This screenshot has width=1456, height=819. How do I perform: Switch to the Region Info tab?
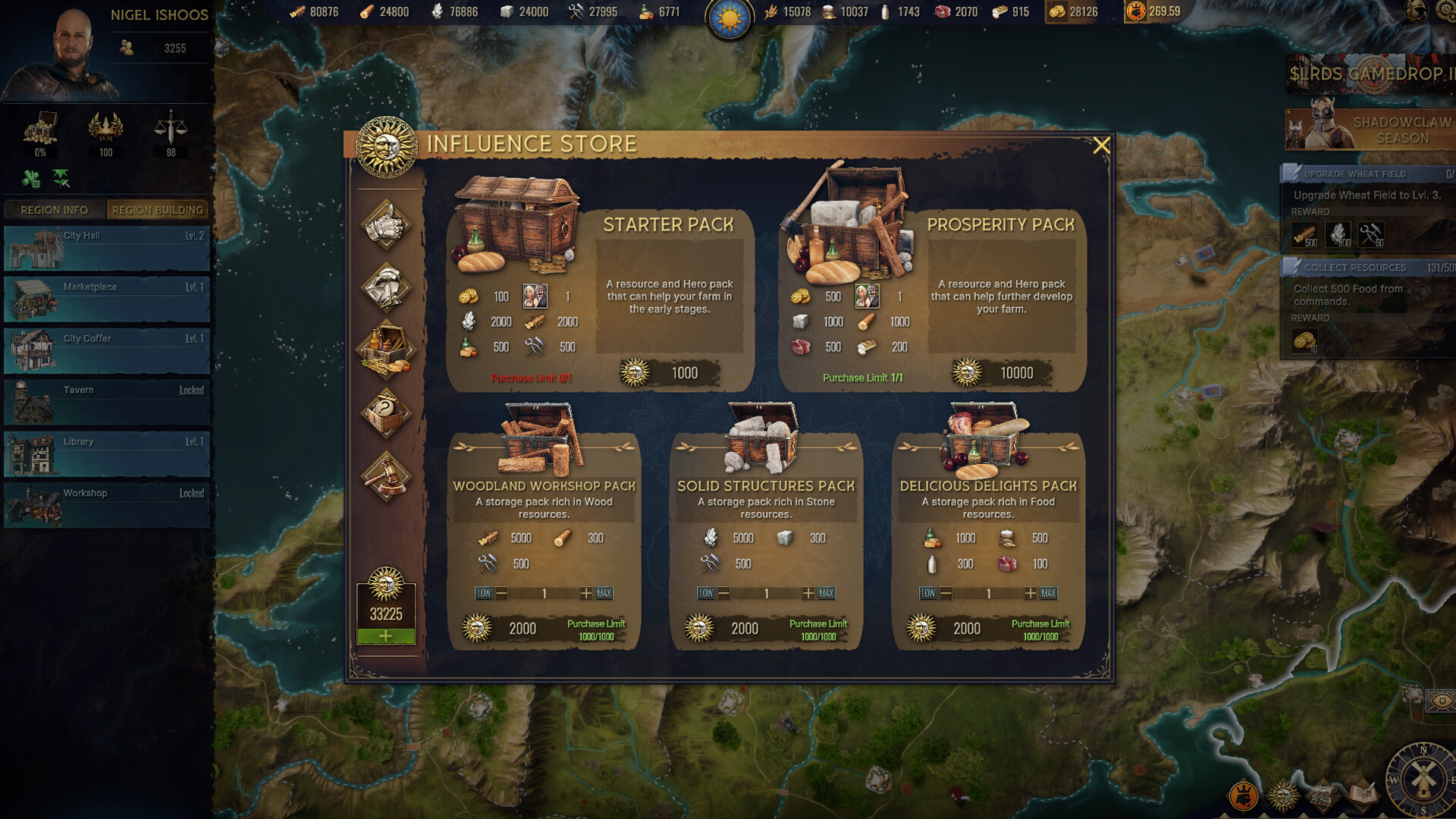[54, 209]
